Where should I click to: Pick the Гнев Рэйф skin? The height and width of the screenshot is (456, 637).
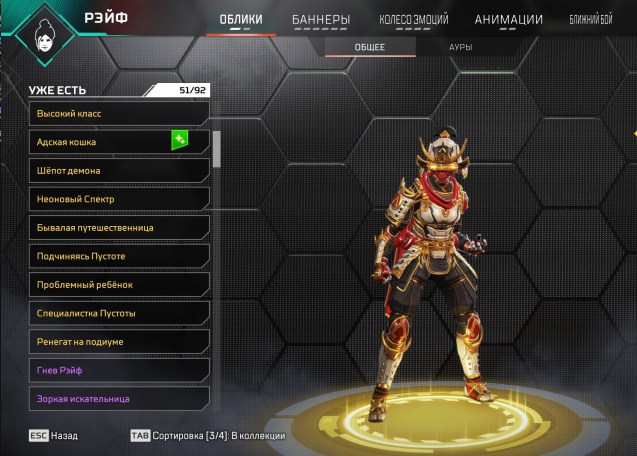click(119, 371)
